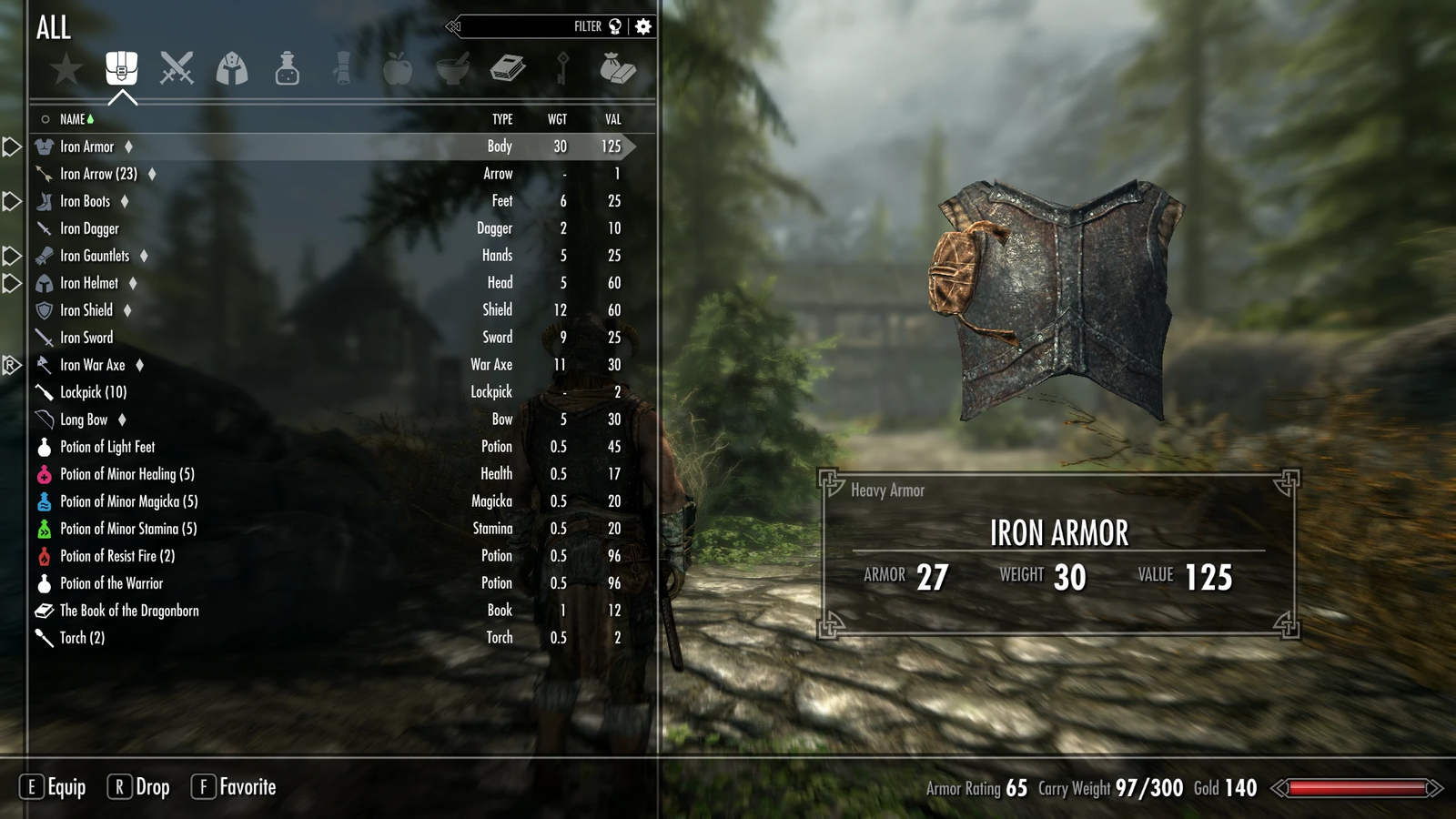1456x819 pixels.
Task: Choose The Book of the Dragonborn
Action: pyautogui.click(x=129, y=611)
